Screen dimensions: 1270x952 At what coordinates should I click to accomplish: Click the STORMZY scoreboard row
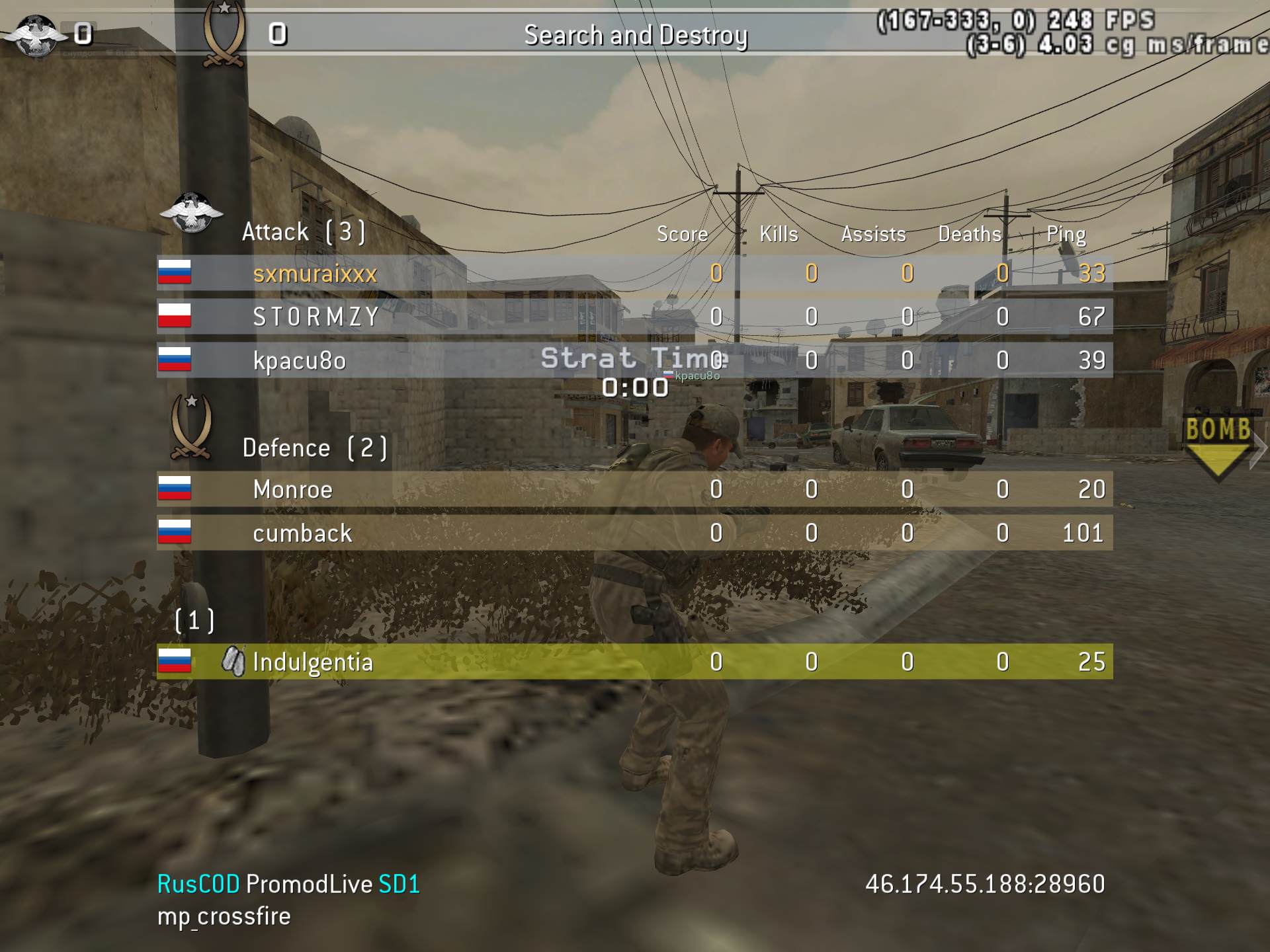click(316, 317)
